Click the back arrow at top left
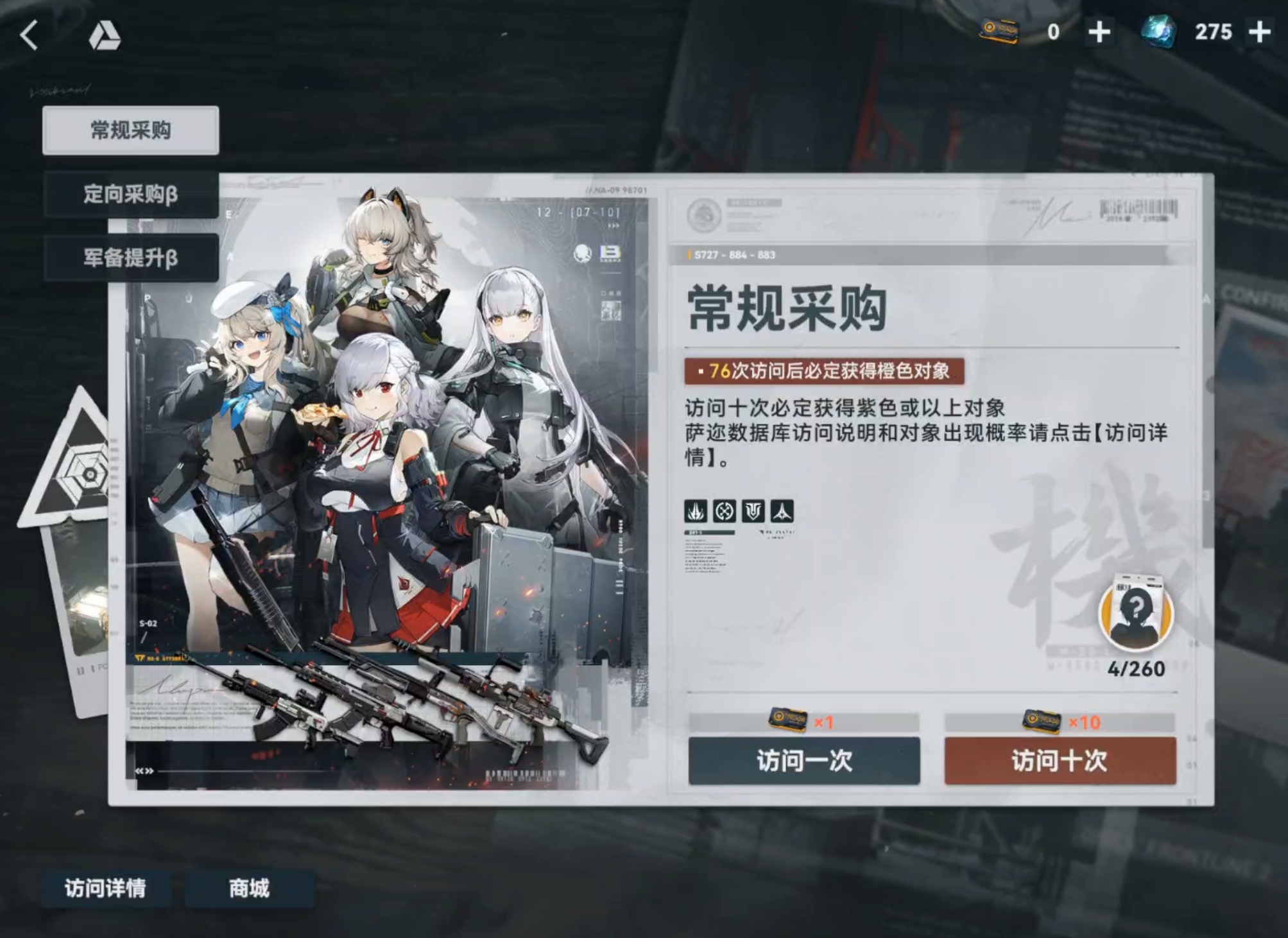This screenshot has height=938, width=1288. pos(28,35)
